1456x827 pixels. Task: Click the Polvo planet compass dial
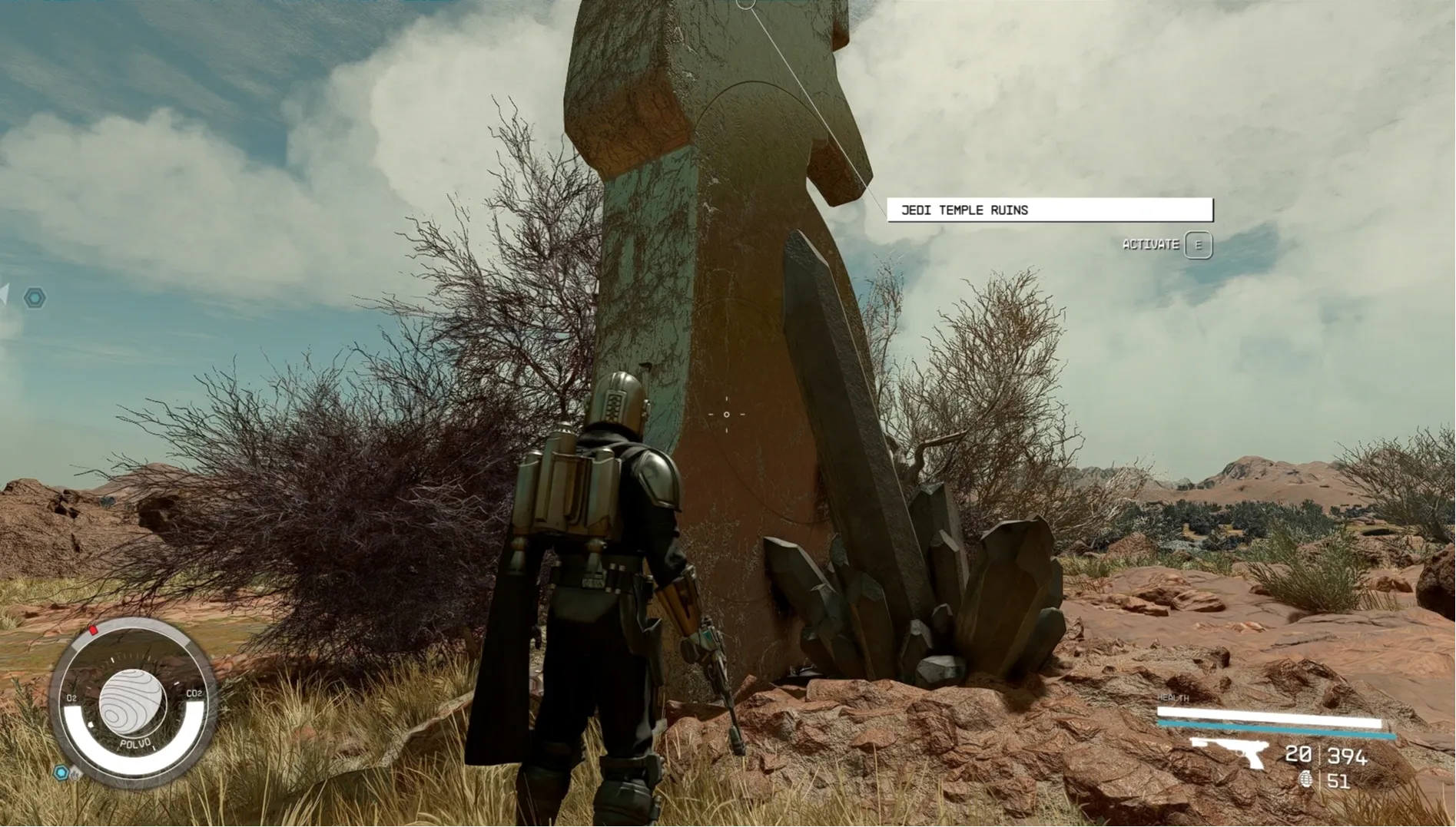tap(132, 703)
